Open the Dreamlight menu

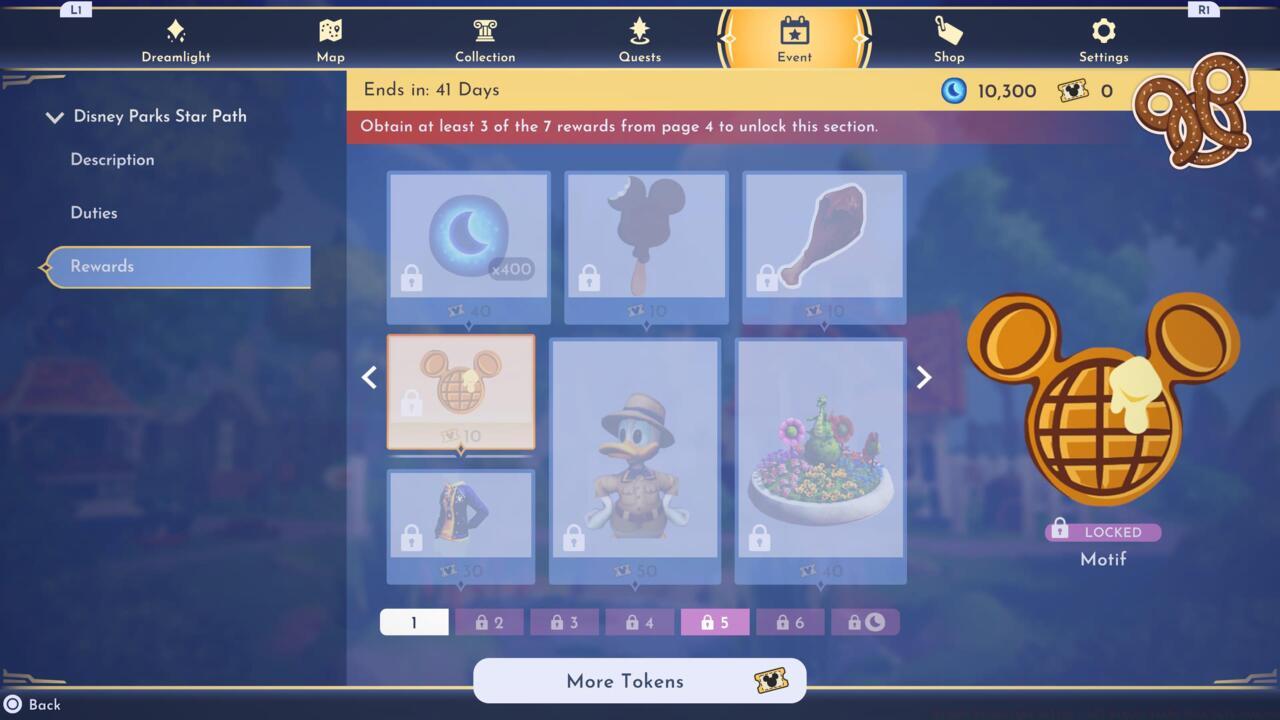pyautogui.click(x=176, y=38)
